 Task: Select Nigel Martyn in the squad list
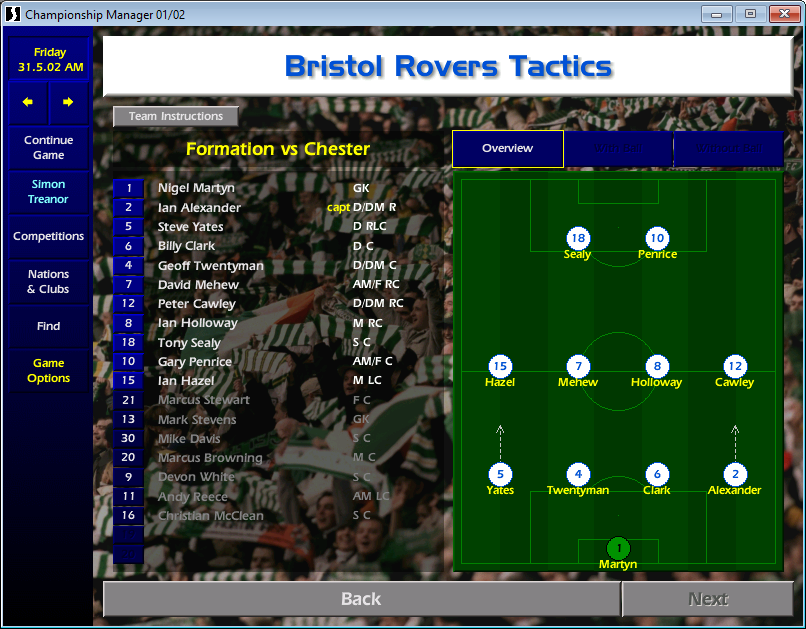196,188
